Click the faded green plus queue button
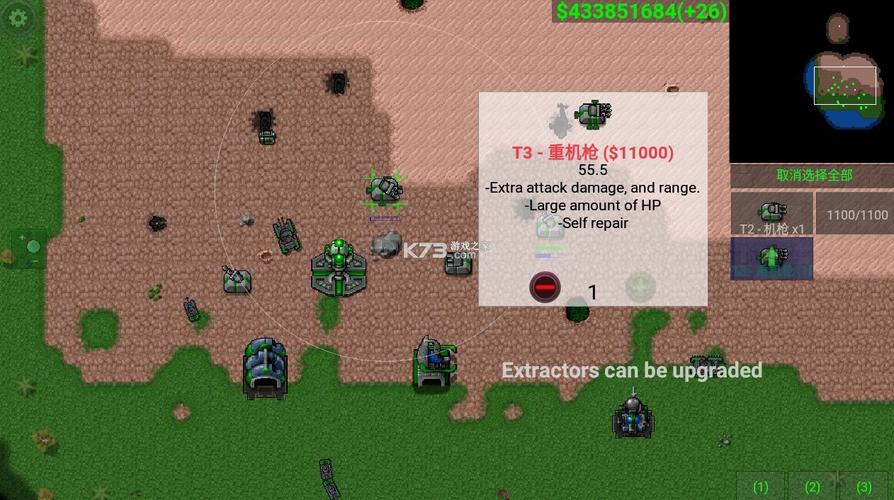Image resolution: width=894 pixels, height=500 pixels. pyautogui.click(x=640, y=288)
